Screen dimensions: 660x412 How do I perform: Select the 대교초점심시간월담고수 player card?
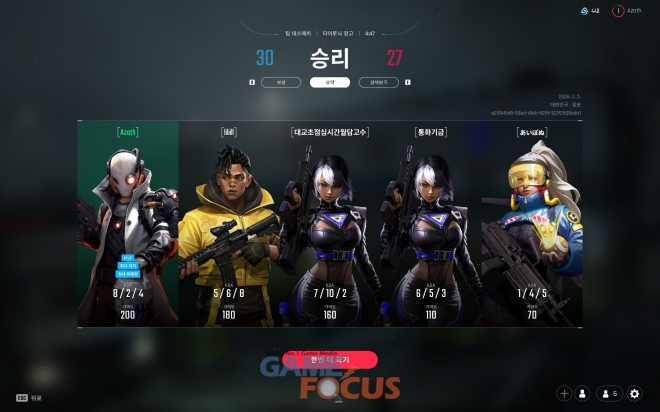coord(329,224)
